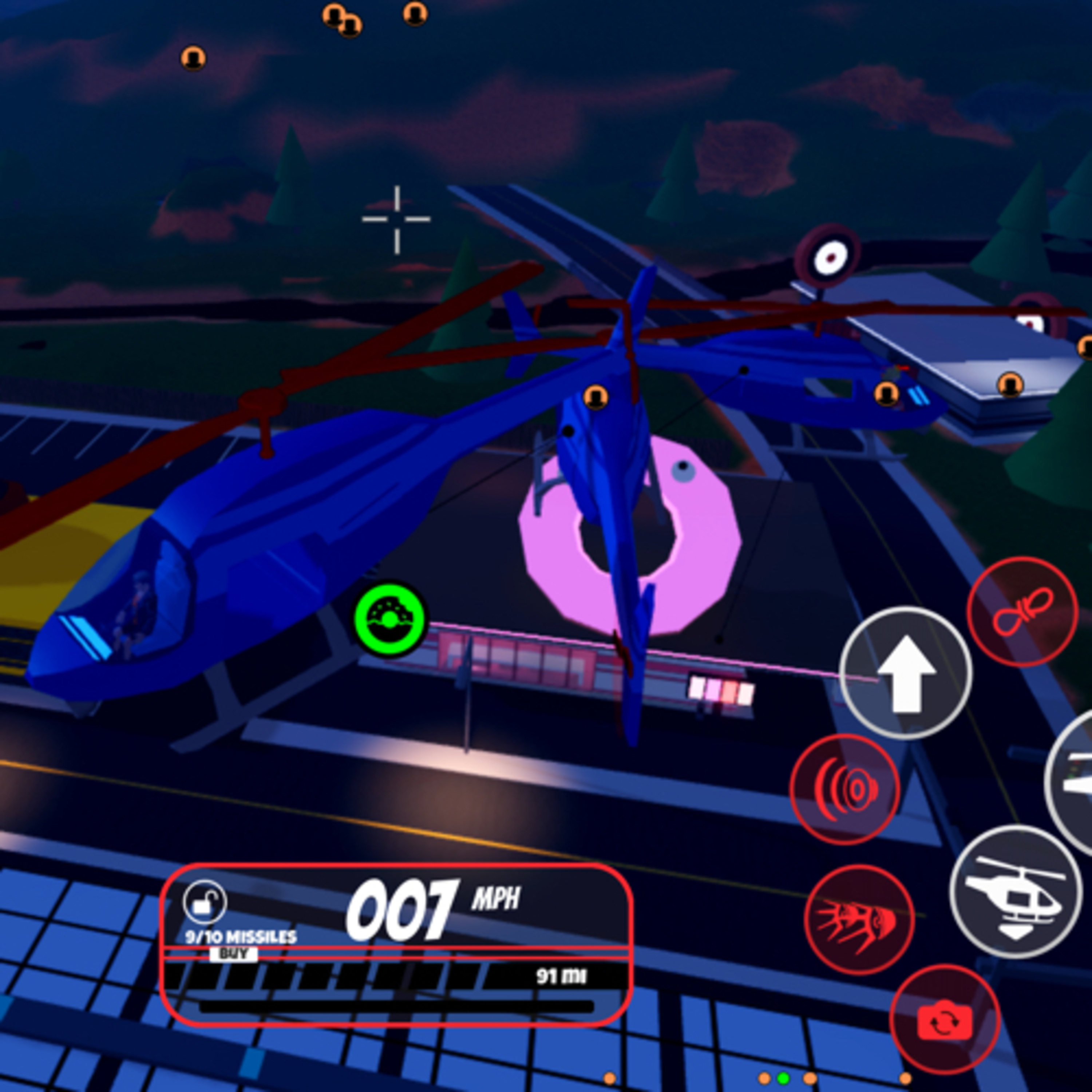Toggle the red siren sound button
1092x1092 pixels.
[x=844, y=789]
